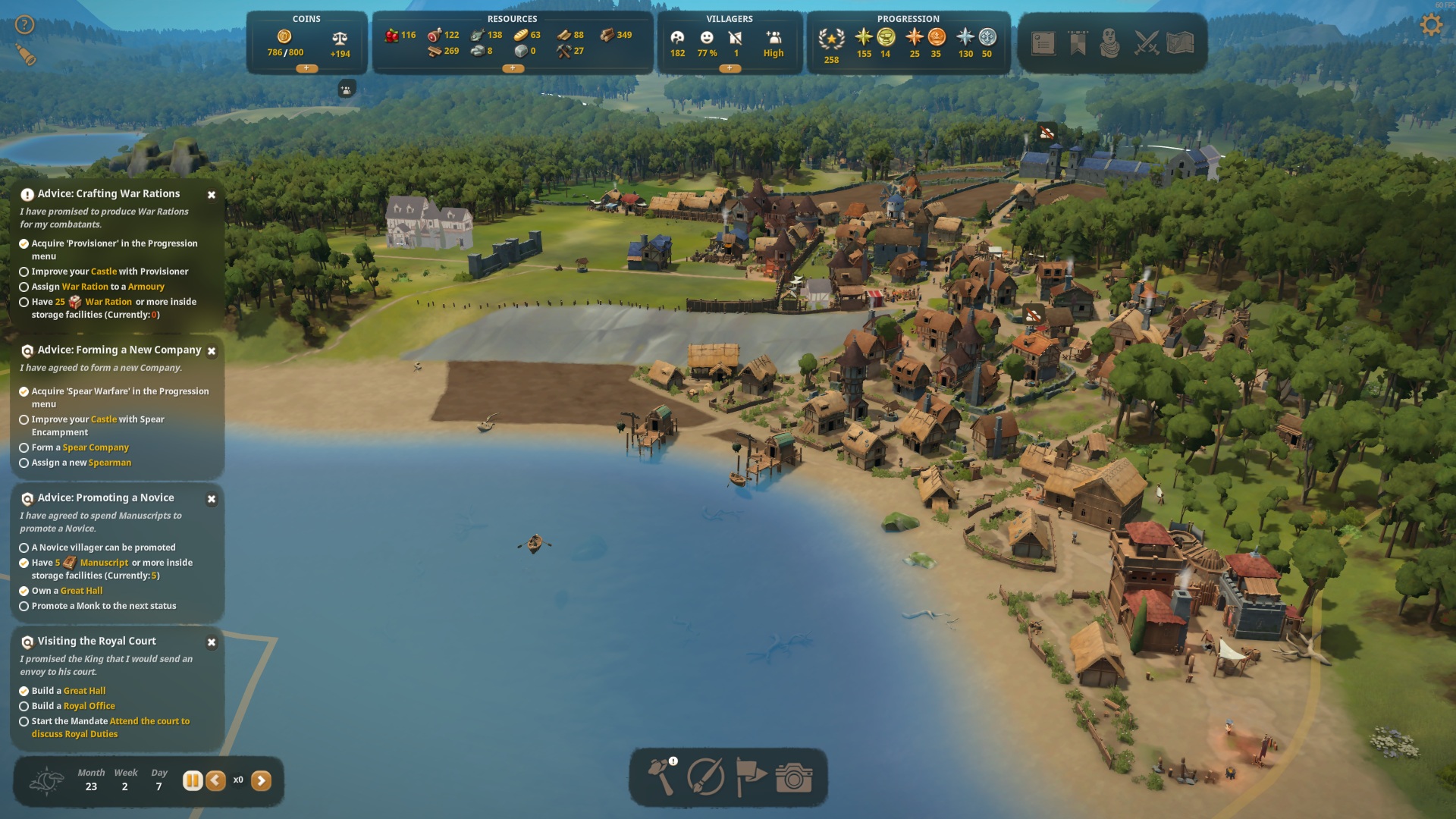
Task: Open the crossed swords combat menu
Action: [1146, 43]
